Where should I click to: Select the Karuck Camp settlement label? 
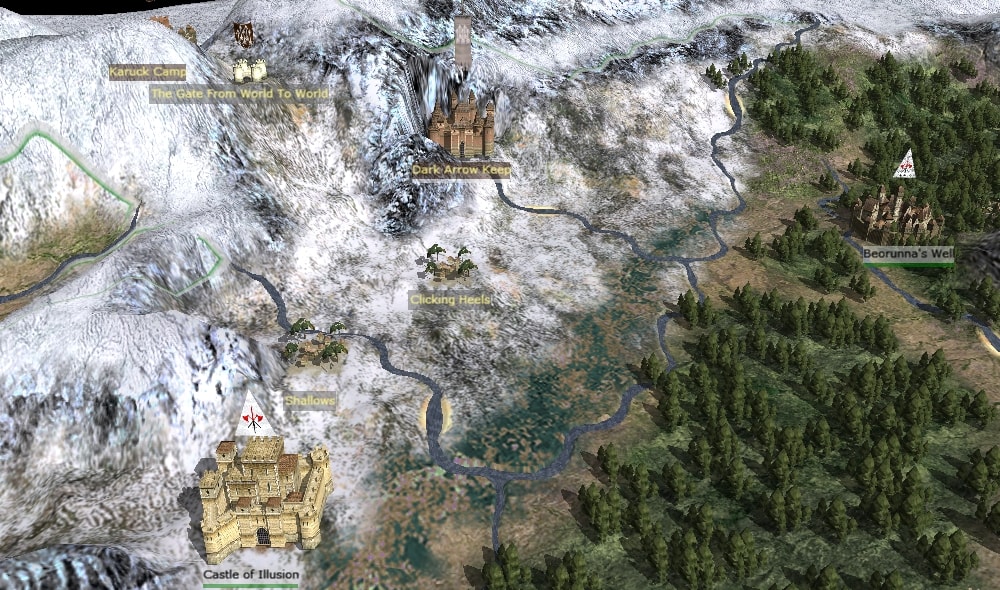pos(147,72)
